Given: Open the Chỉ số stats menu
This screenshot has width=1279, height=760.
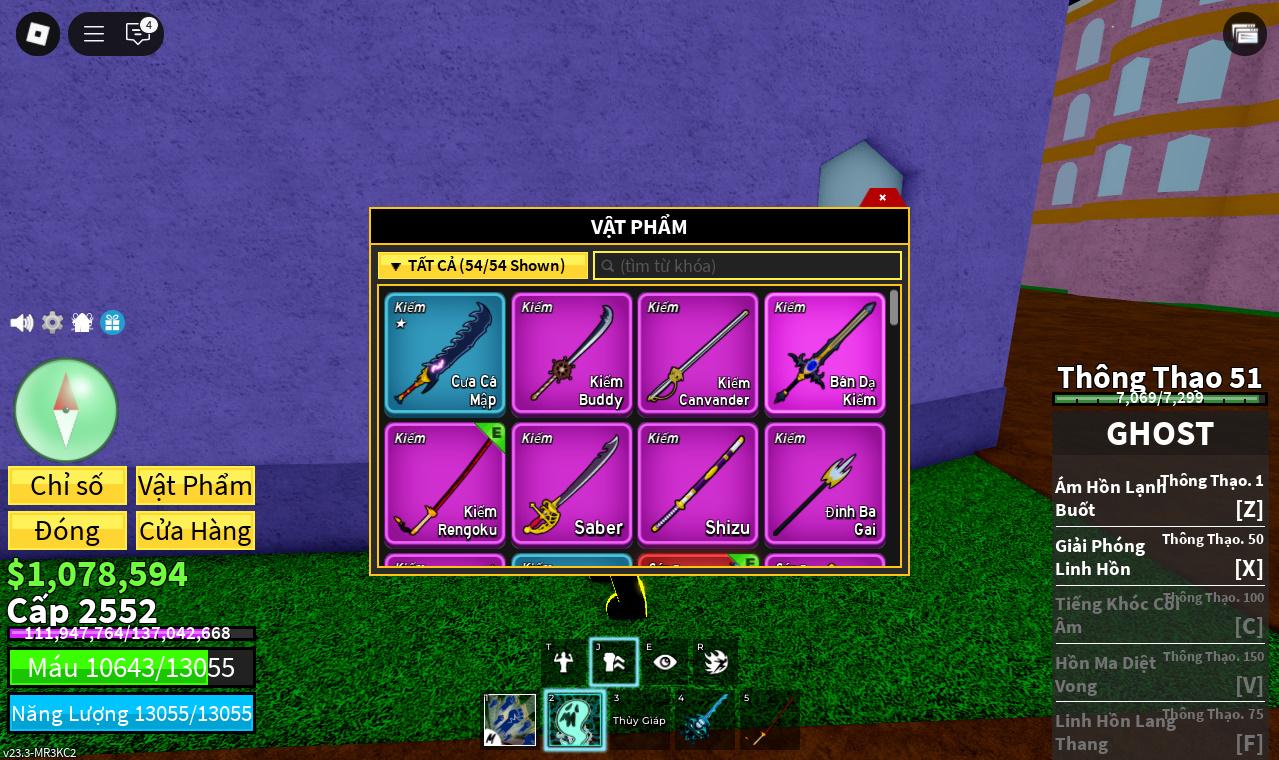Looking at the screenshot, I should coord(67,486).
